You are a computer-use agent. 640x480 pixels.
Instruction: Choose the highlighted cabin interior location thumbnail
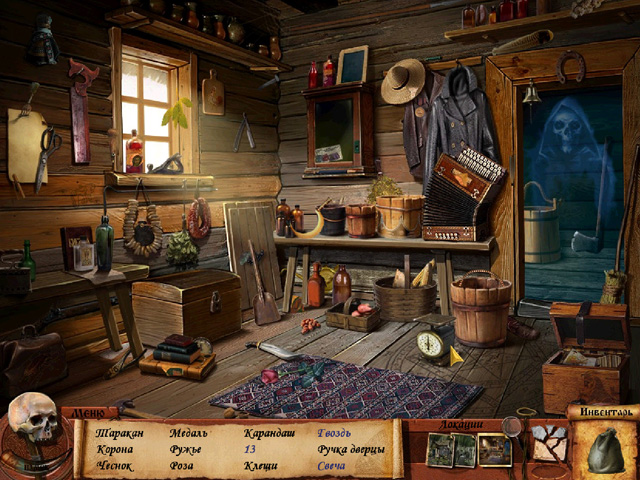click(x=494, y=449)
